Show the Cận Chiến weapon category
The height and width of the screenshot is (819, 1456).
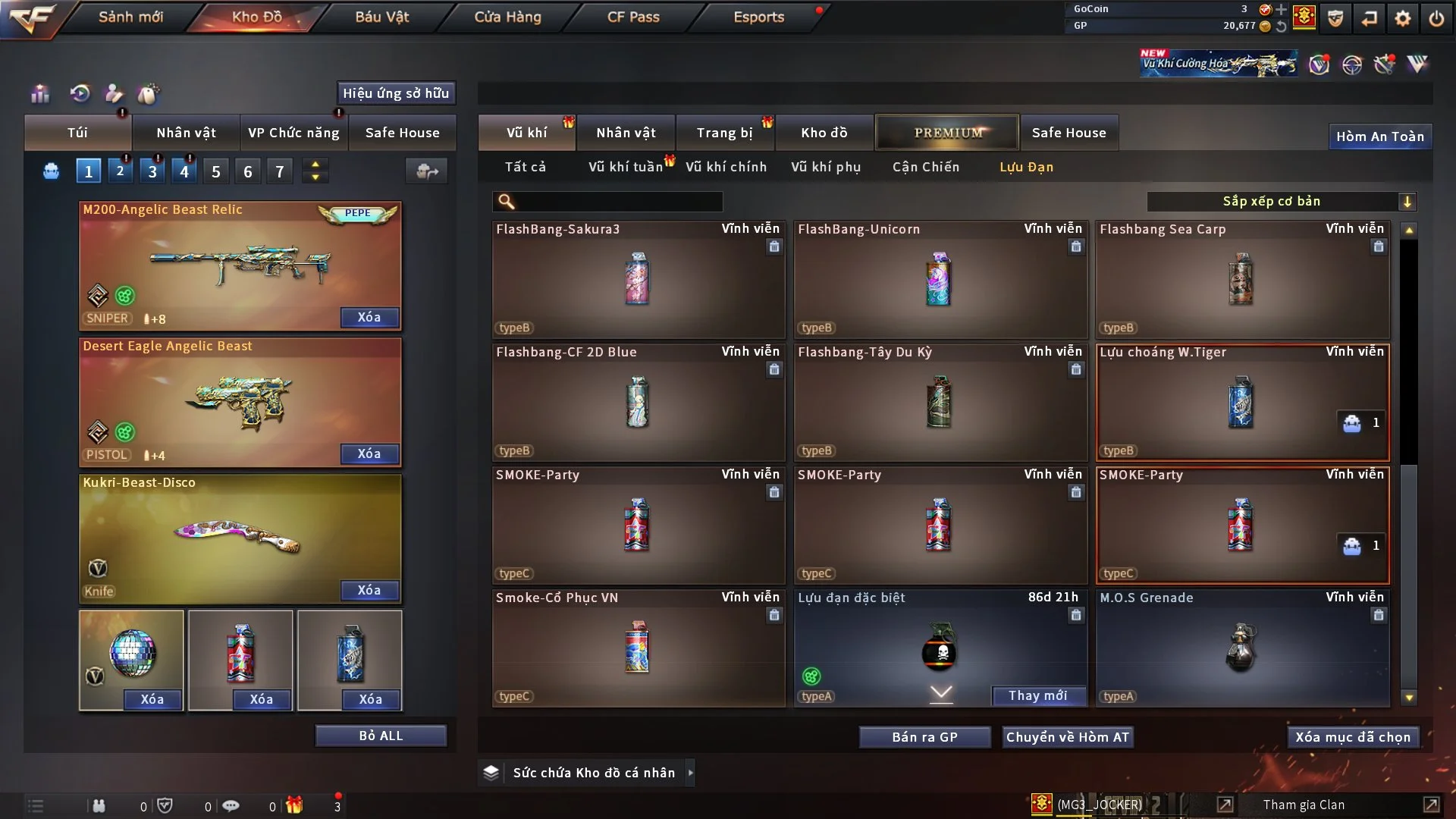pyautogui.click(x=925, y=167)
